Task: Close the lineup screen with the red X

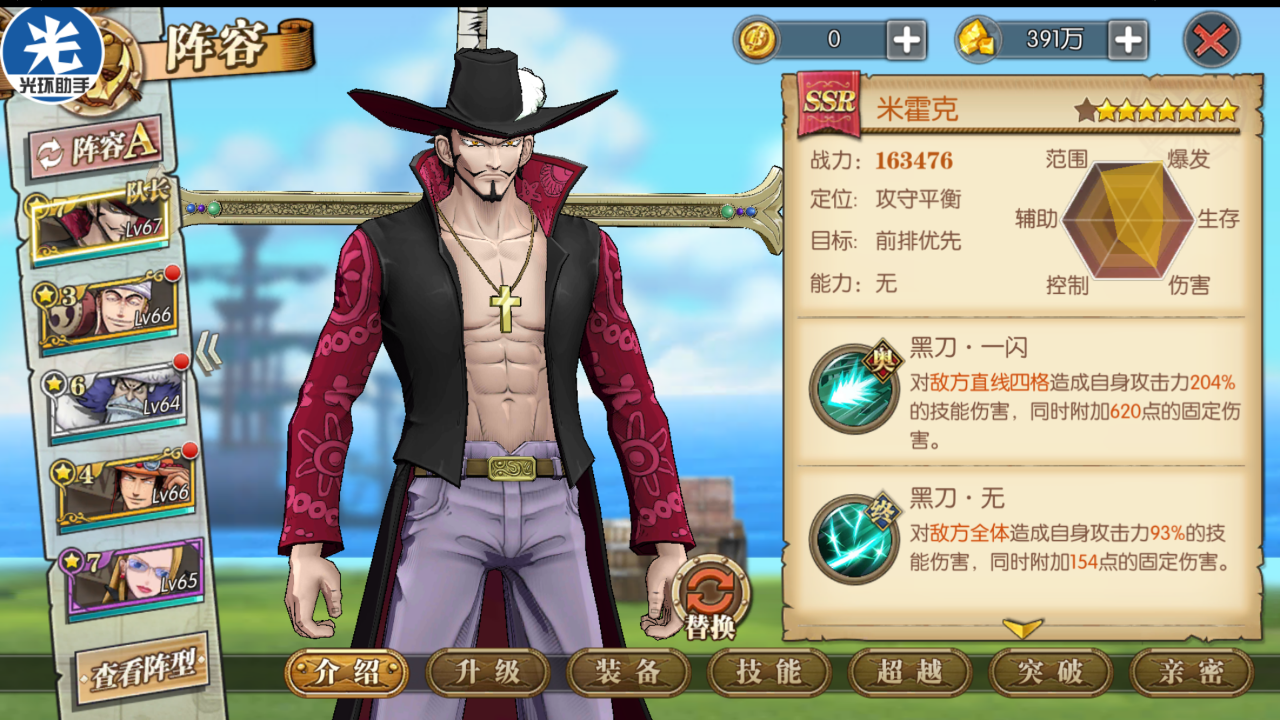Action: [1211, 41]
